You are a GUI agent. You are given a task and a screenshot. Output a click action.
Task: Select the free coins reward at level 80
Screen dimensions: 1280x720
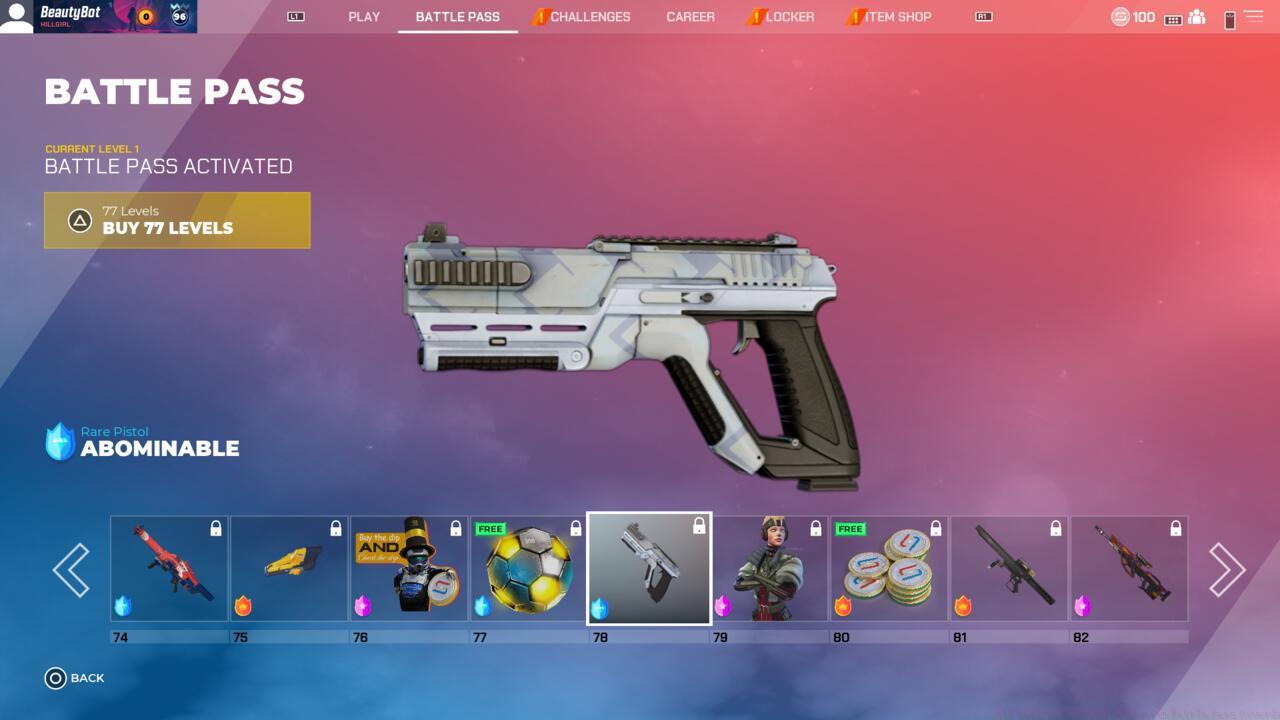(x=889, y=569)
